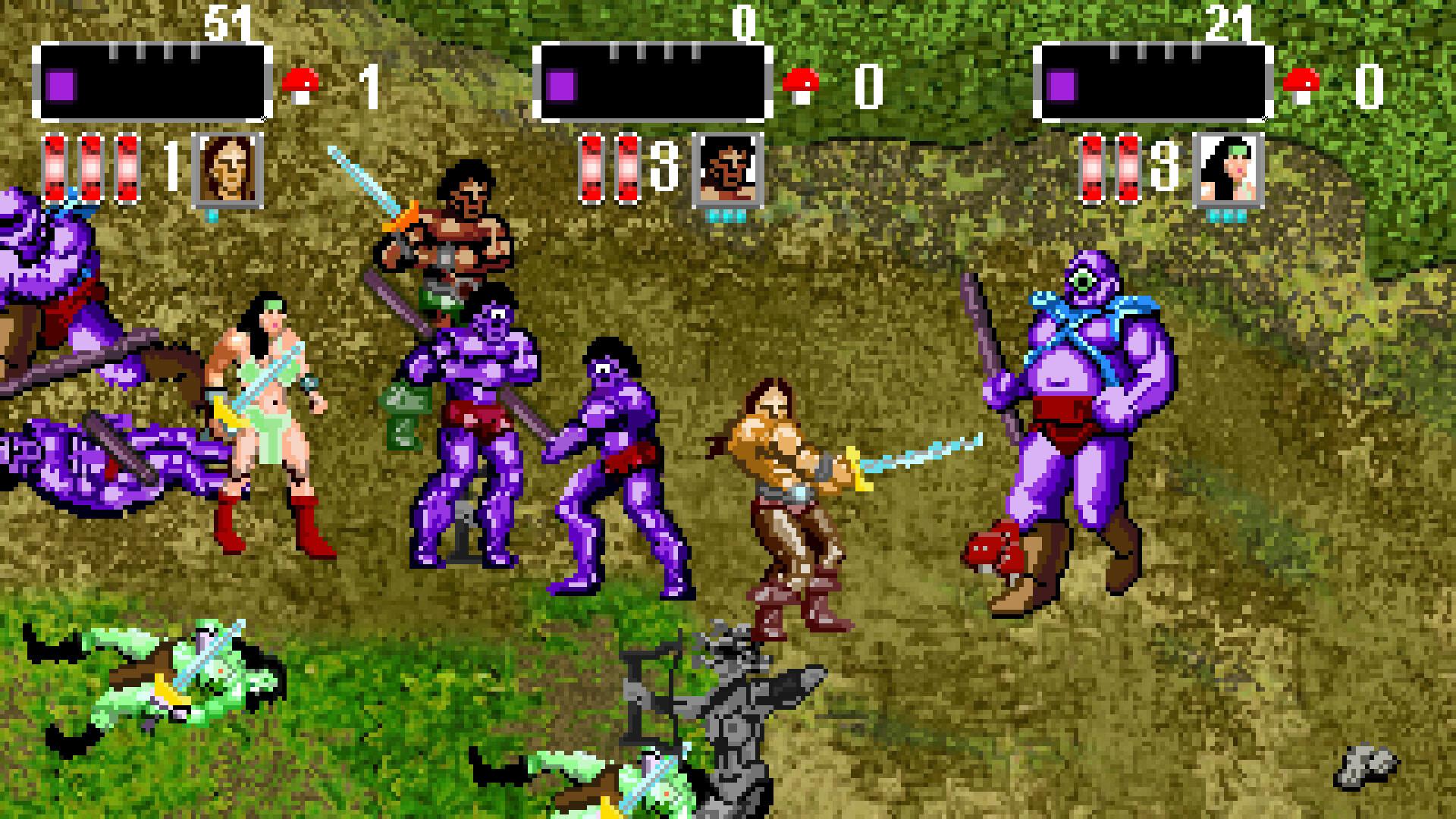Select the red mushroom icon beside Player 1's health bar
This screenshot has height=819, width=1456.
click(x=301, y=82)
